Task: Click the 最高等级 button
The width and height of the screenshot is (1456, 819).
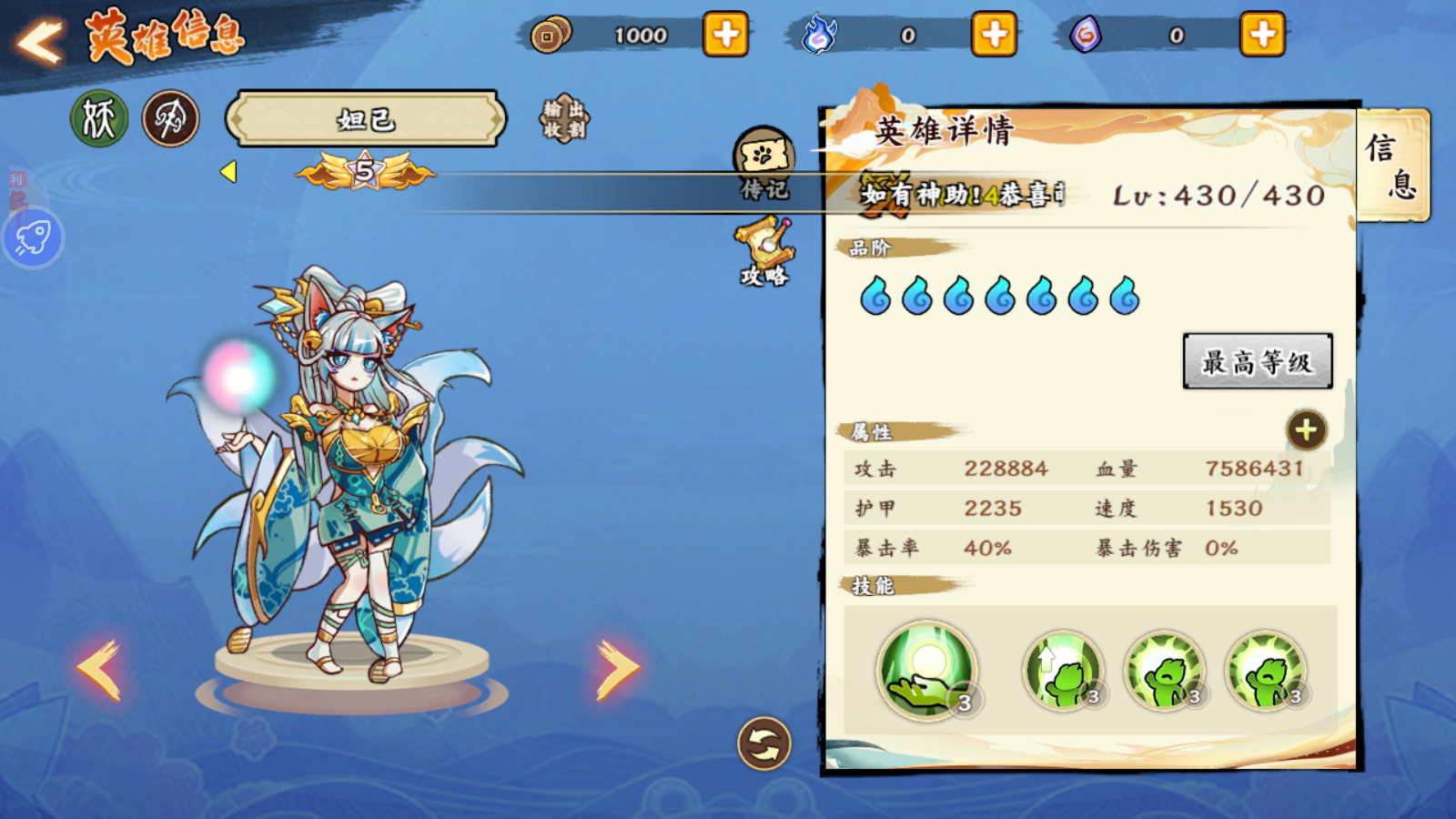Action: pyautogui.click(x=1257, y=361)
